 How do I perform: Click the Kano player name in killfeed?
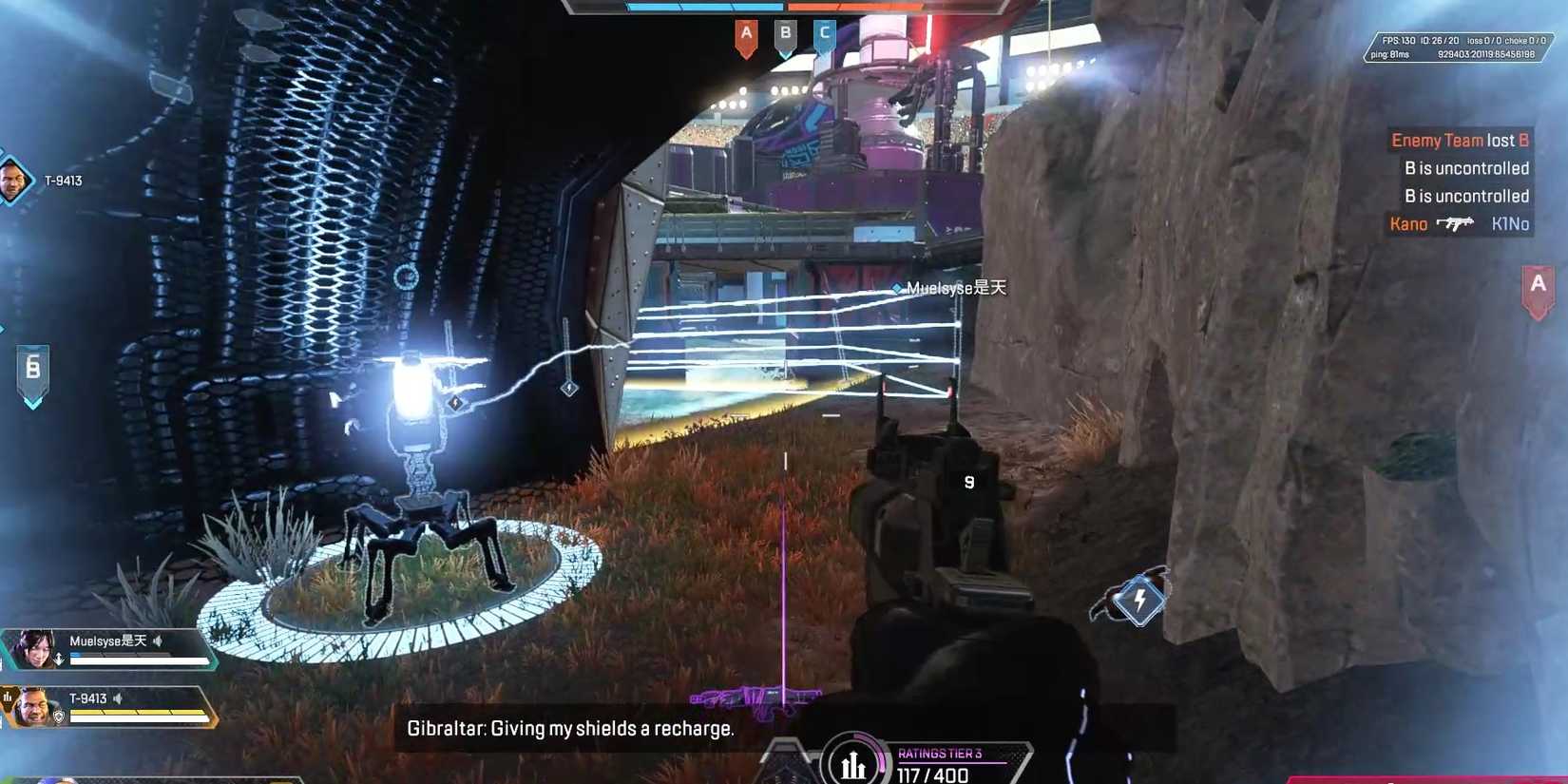click(x=1407, y=224)
